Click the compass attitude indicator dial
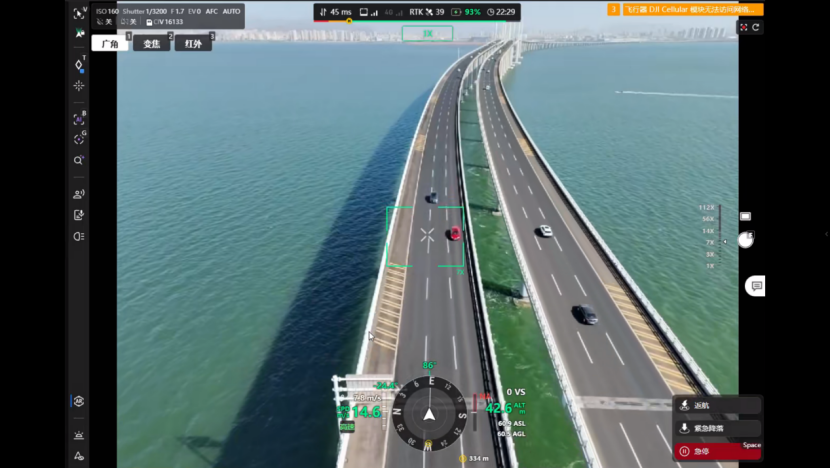The width and height of the screenshot is (830, 468). pos(429,412)
